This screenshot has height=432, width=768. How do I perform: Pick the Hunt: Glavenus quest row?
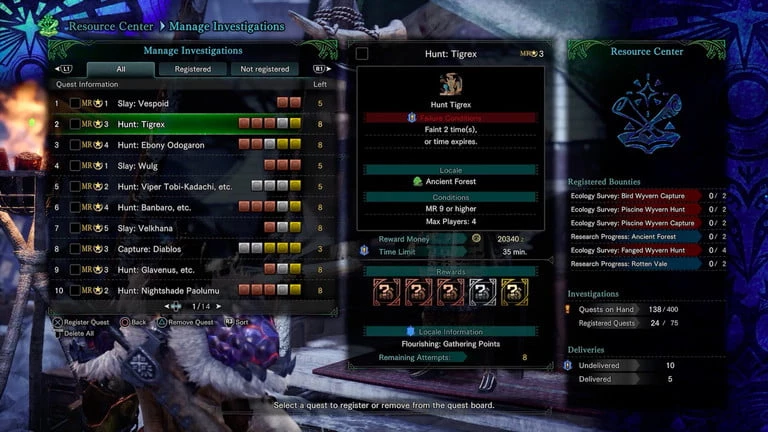tap(180, 269)
